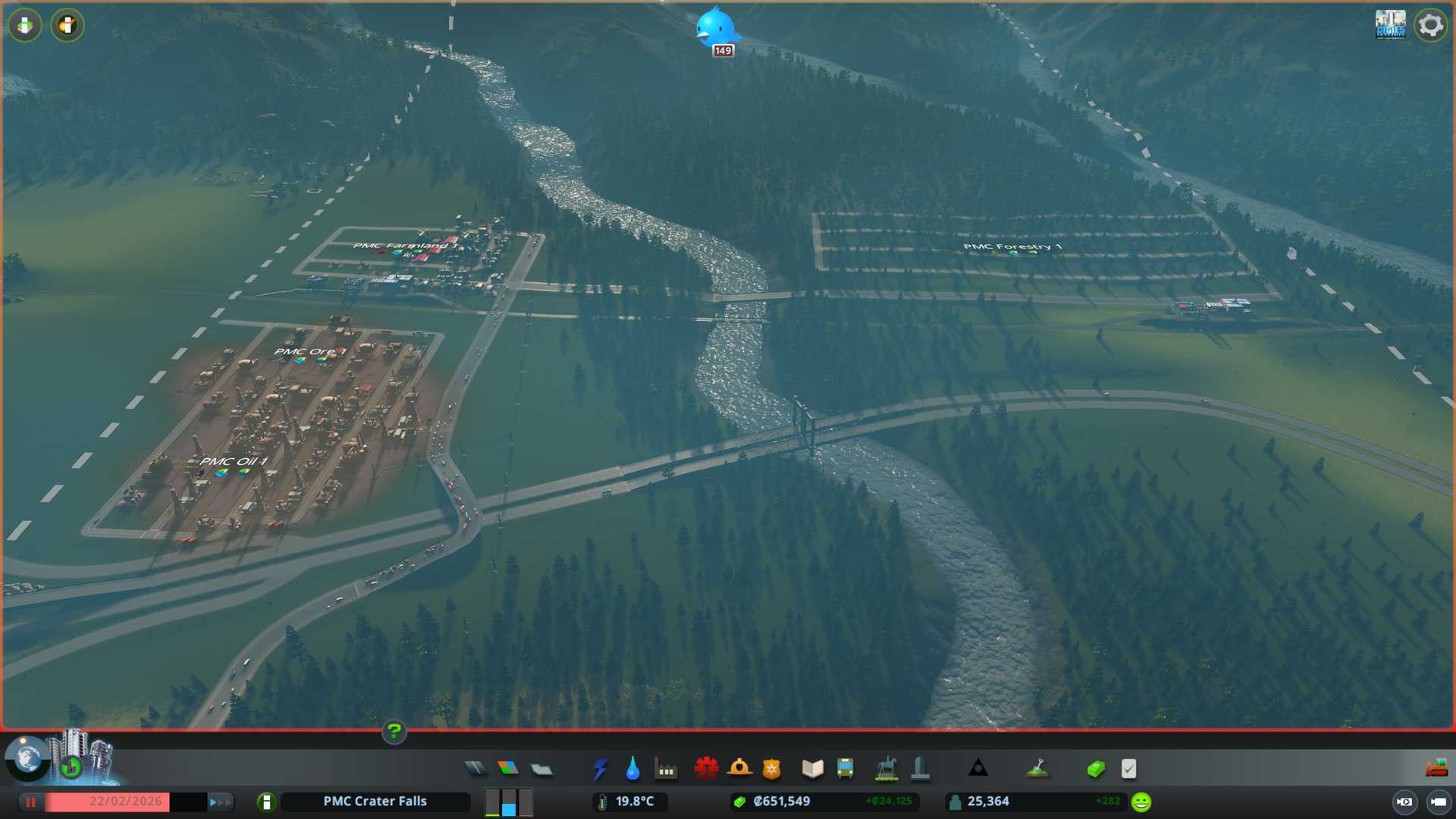Open the city info panel for PMC Crater Falls
This screenshot has height=819, width=1456.
375,802
